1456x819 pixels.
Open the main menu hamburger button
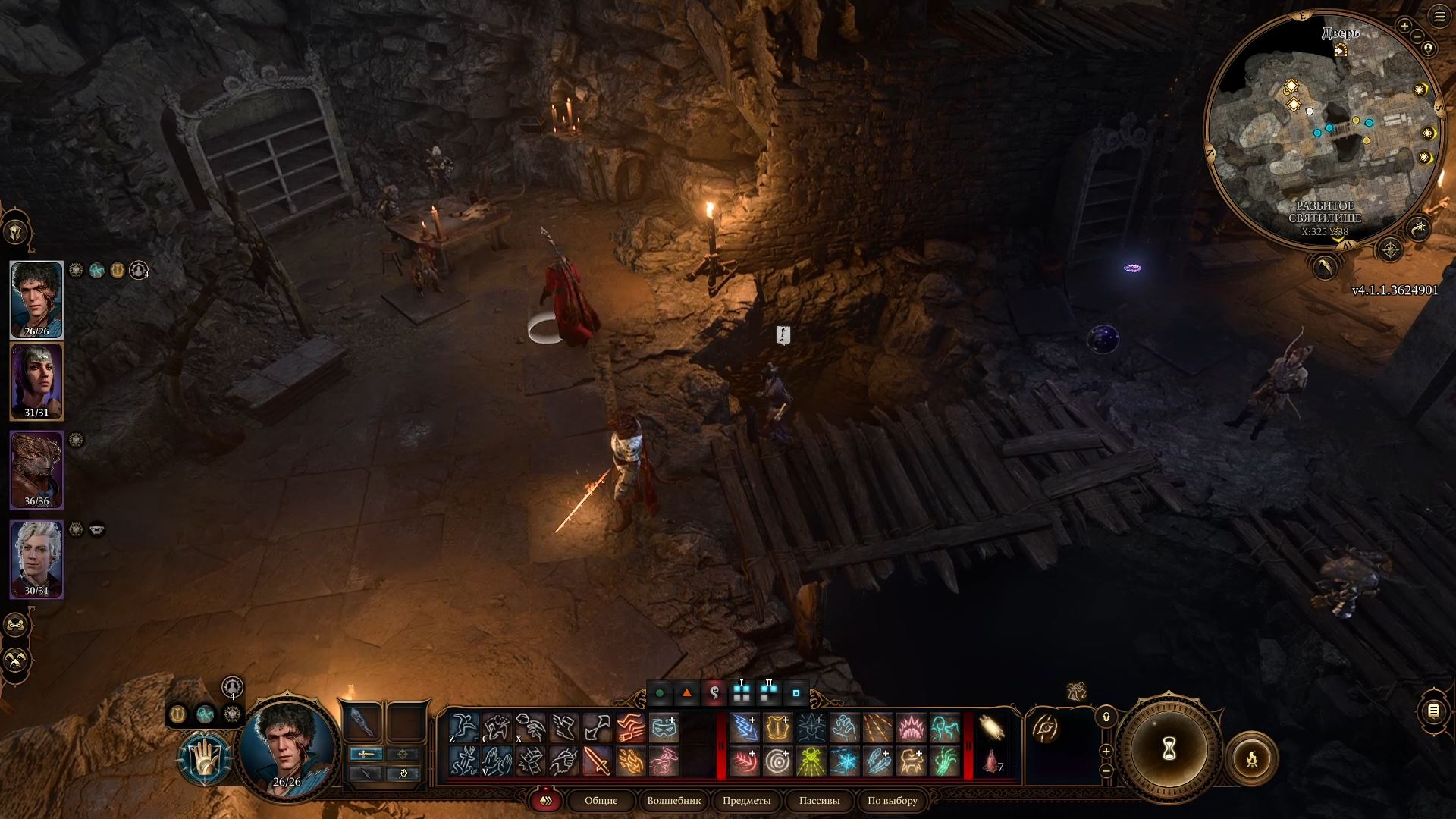pyautogui.click(x=1439, y=16)
